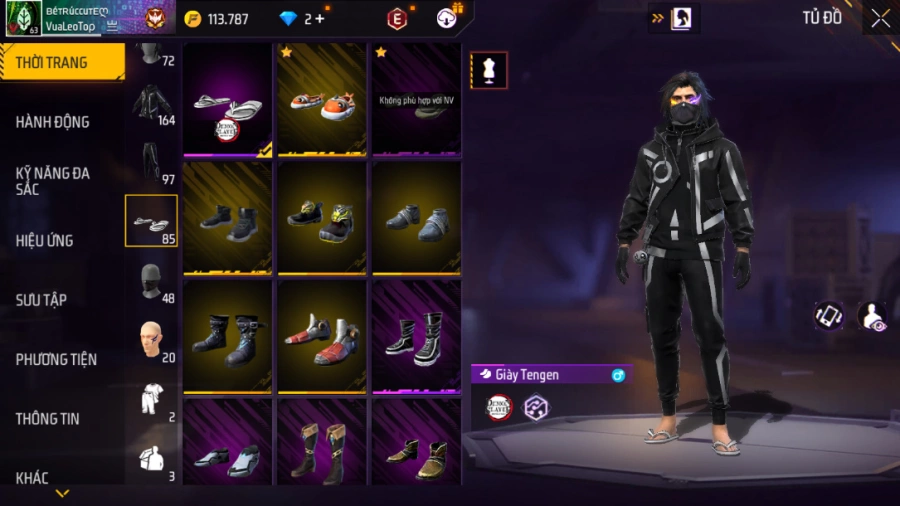The height and width of the screenshot is (506, 900).
Task: Add diamonds with the plus button
Action: [319, 18]
